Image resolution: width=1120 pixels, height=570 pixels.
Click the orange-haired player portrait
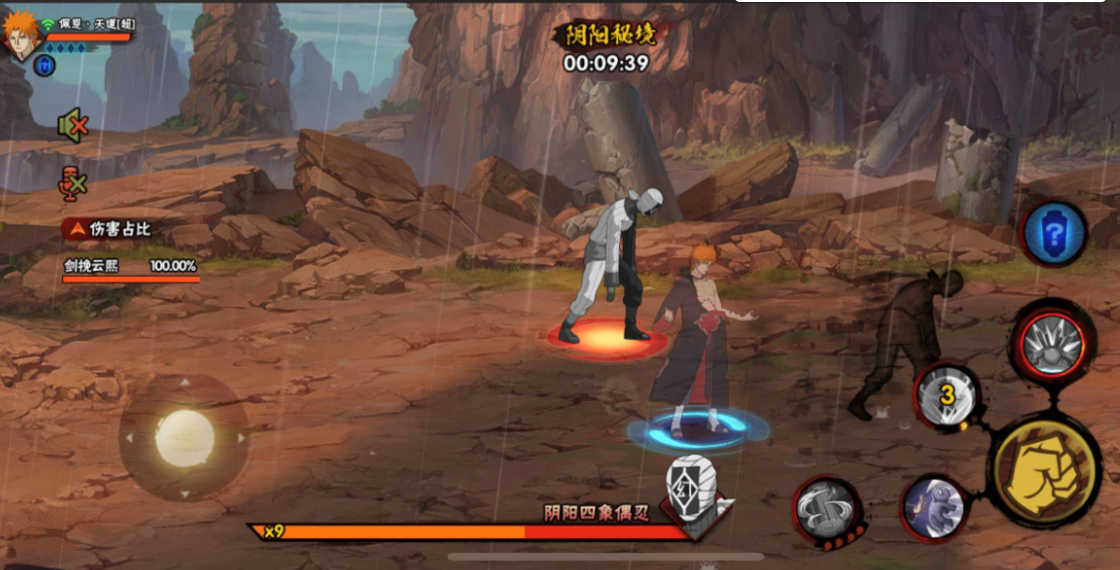(x=20, y=35)
